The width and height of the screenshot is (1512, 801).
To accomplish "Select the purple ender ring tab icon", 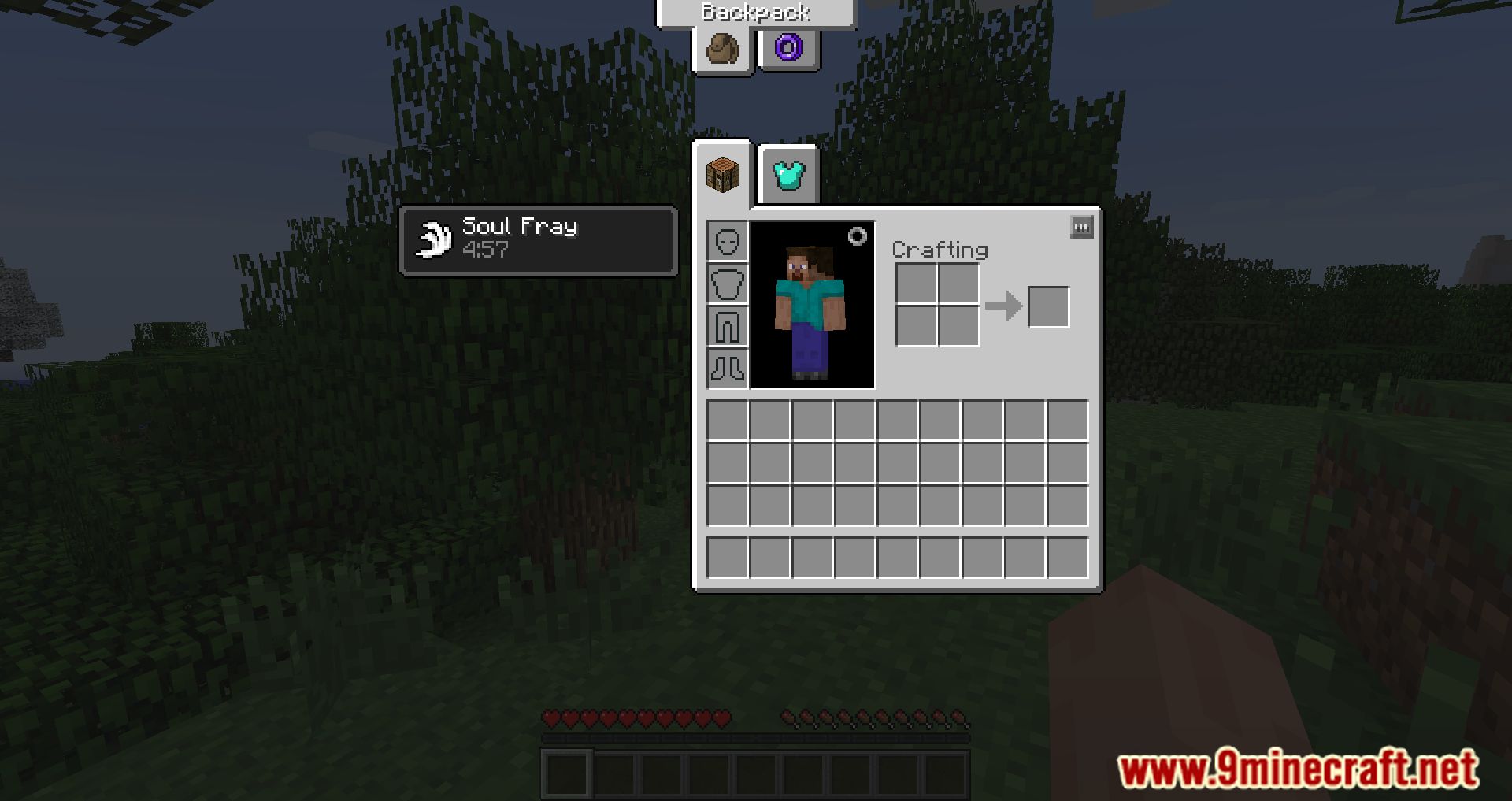I will pos(788,50).
